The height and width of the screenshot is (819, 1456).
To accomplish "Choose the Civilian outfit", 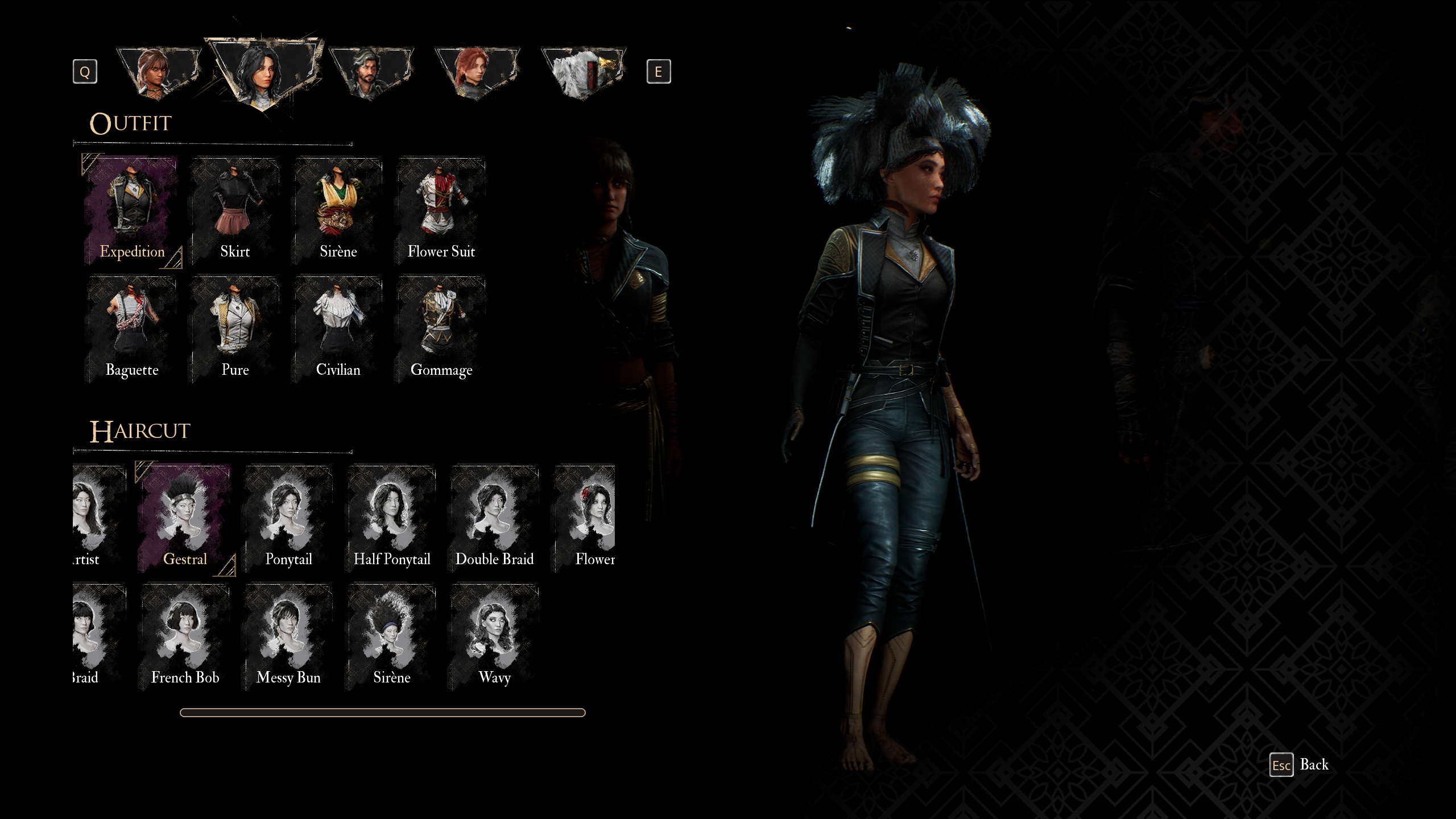I will click(x=338, y=329).
